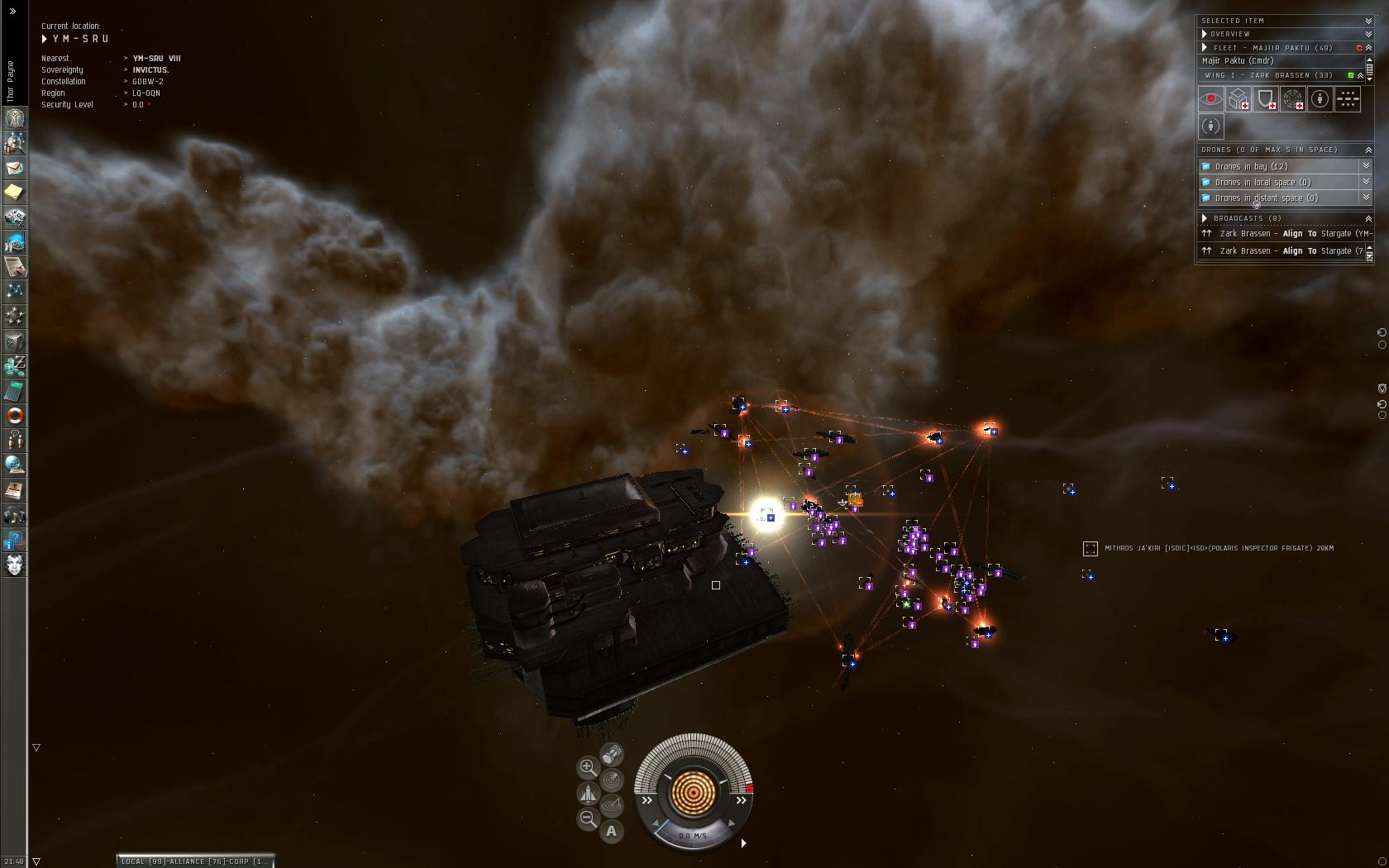Open the yellow notepad sidebar icon
The width and height of the screenshot is (1389, 868).
[15, 193]
